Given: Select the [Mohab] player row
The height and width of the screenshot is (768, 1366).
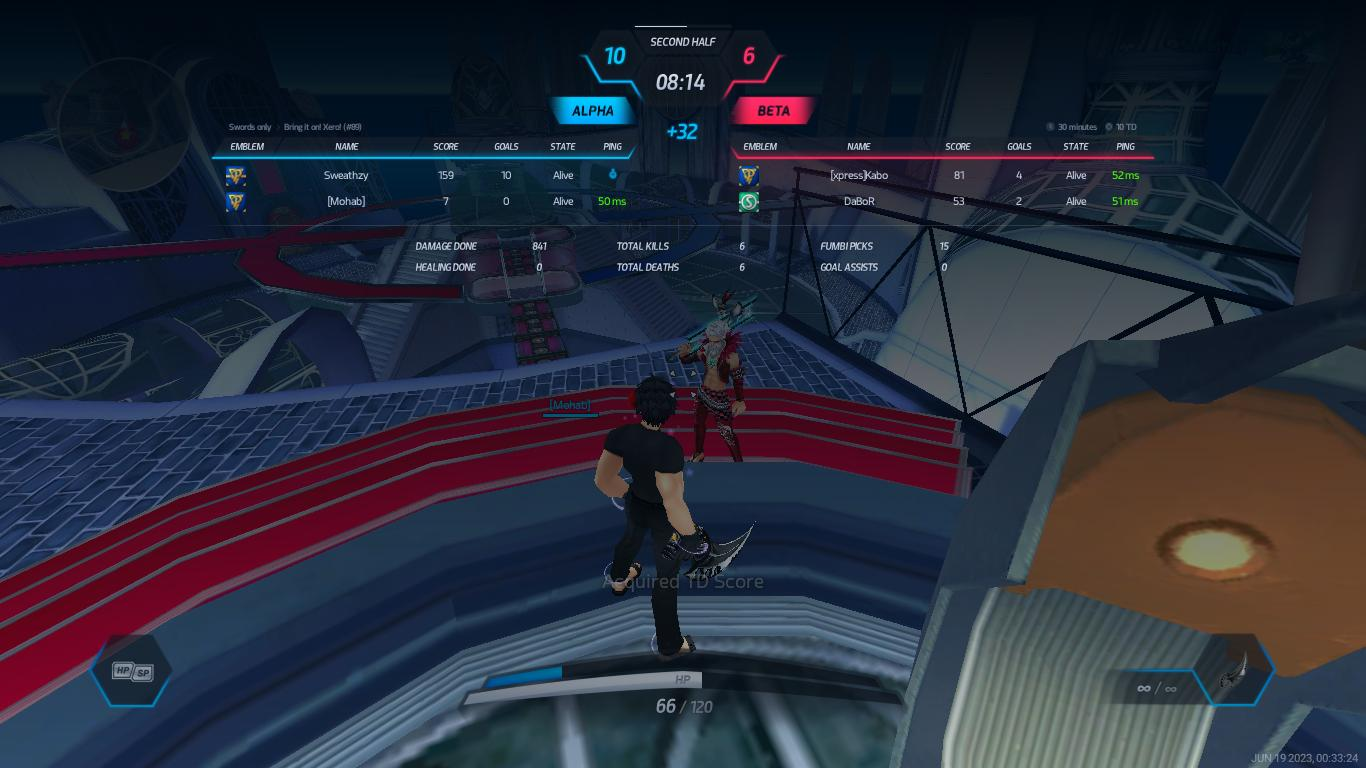Looking at the screenshot, I should click(x=346, y=201).
